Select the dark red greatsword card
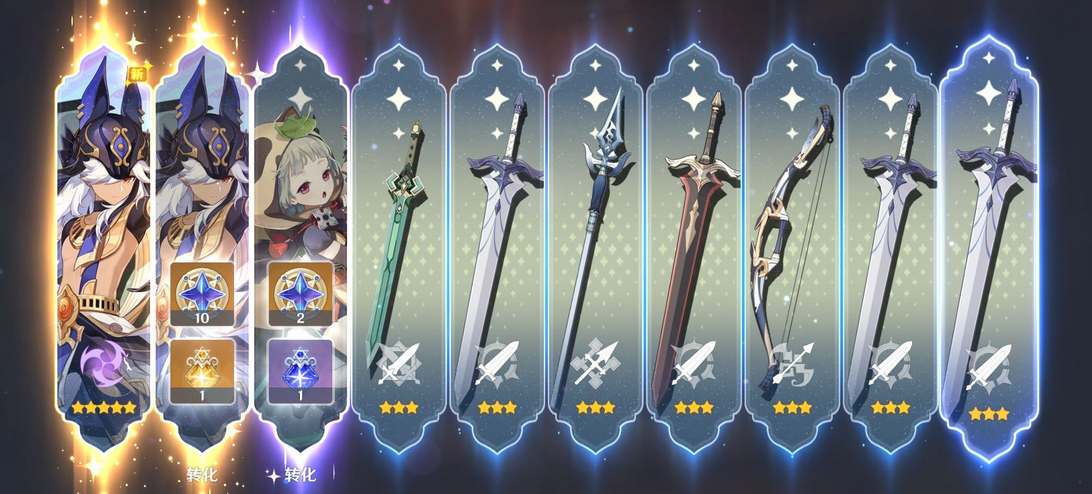 (694, 250)
